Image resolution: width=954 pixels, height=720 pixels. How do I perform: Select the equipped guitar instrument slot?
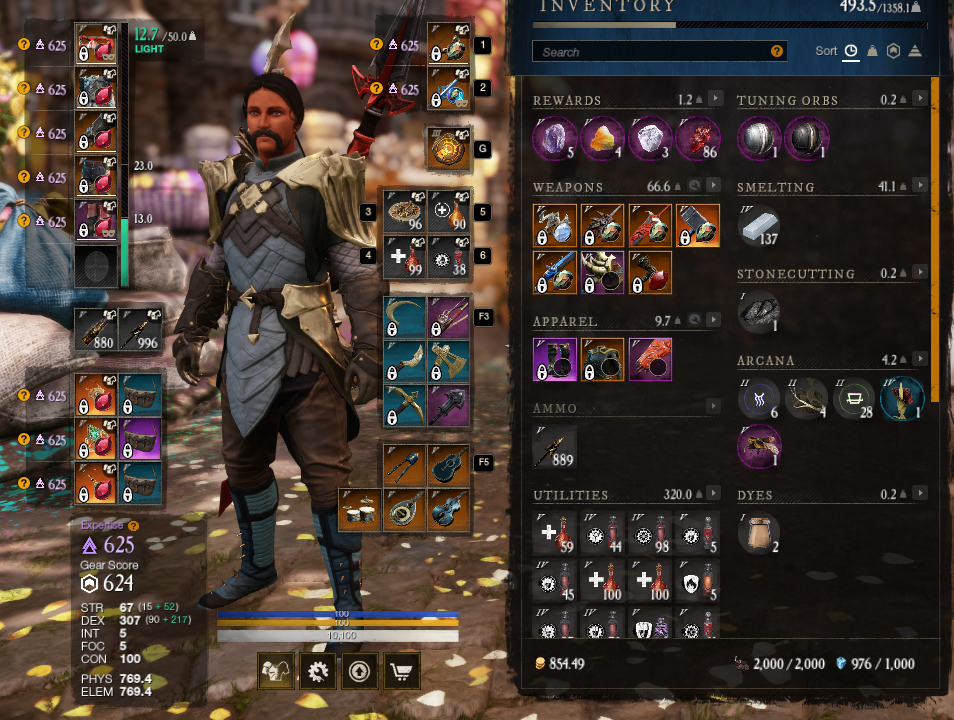448,465
